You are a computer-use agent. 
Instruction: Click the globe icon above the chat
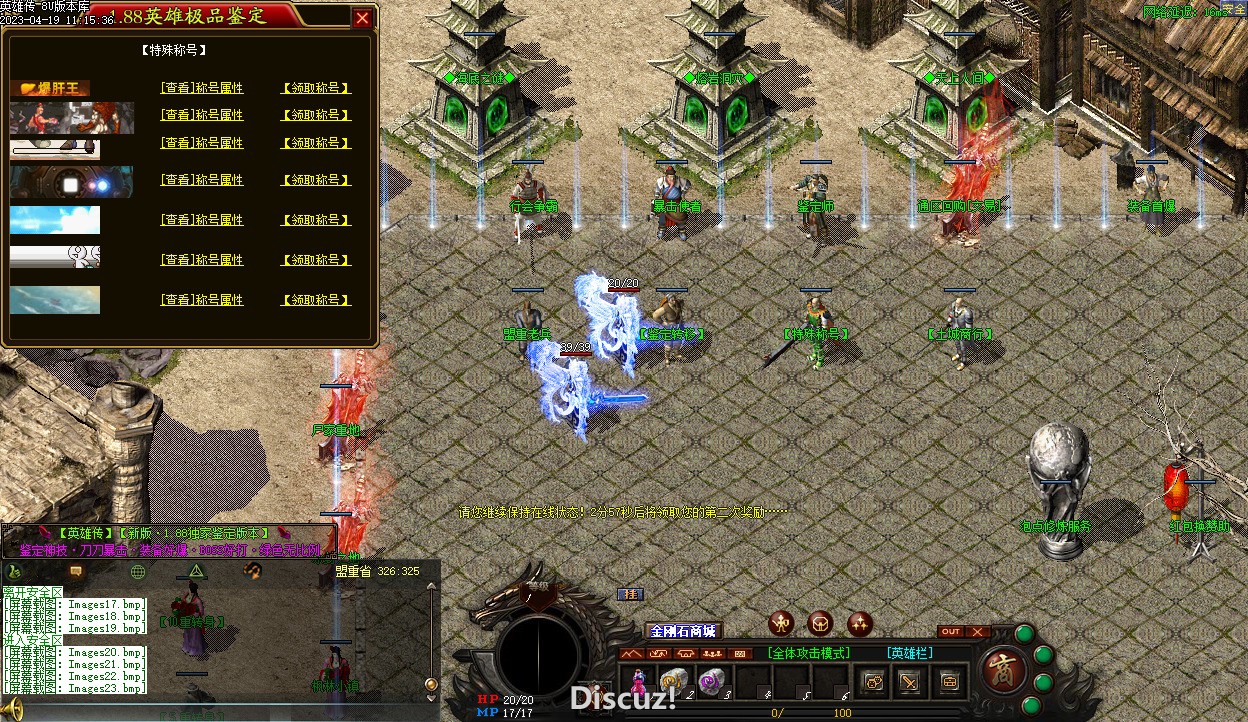(138, 572)
